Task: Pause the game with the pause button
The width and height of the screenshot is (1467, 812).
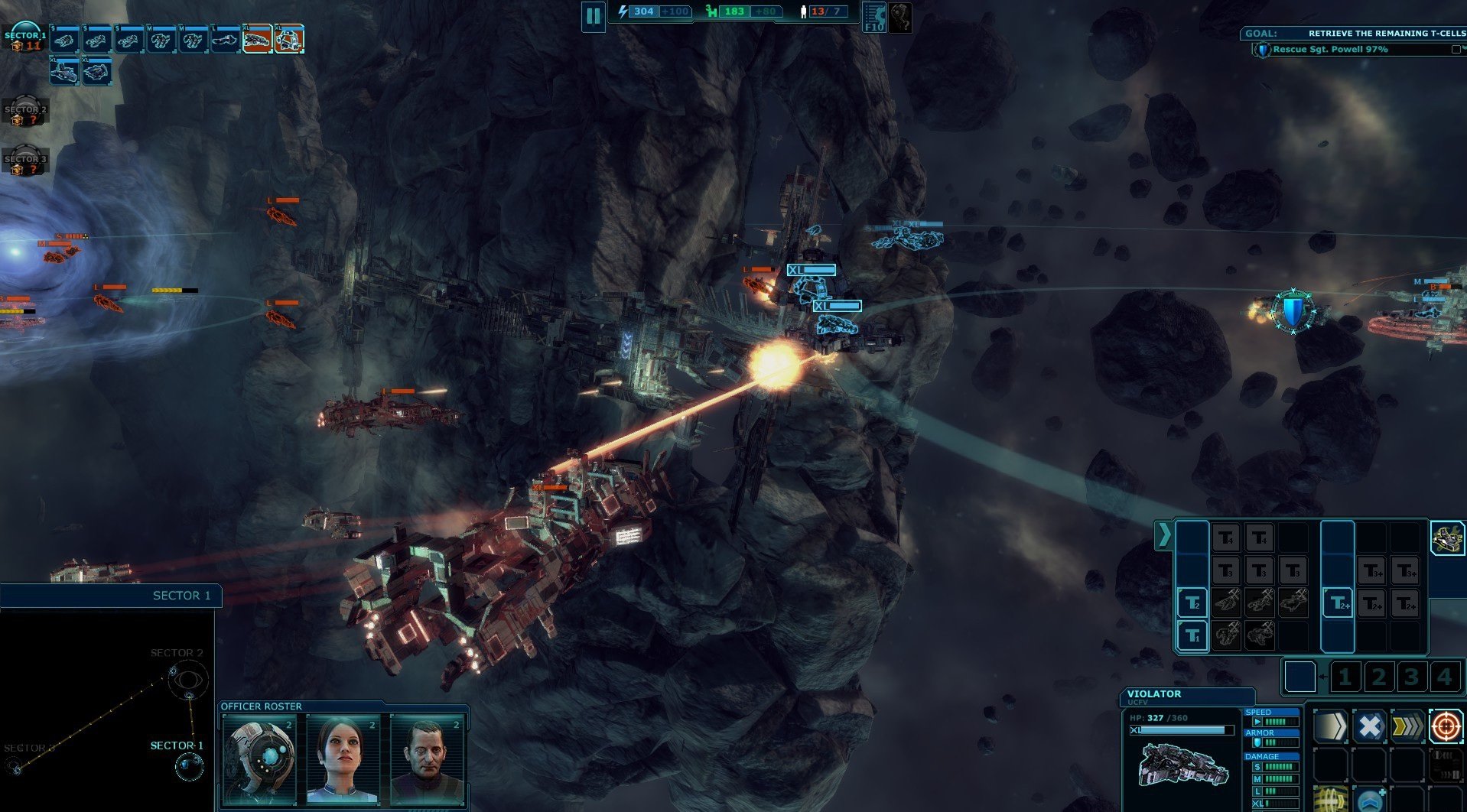Action: (593, 16)
